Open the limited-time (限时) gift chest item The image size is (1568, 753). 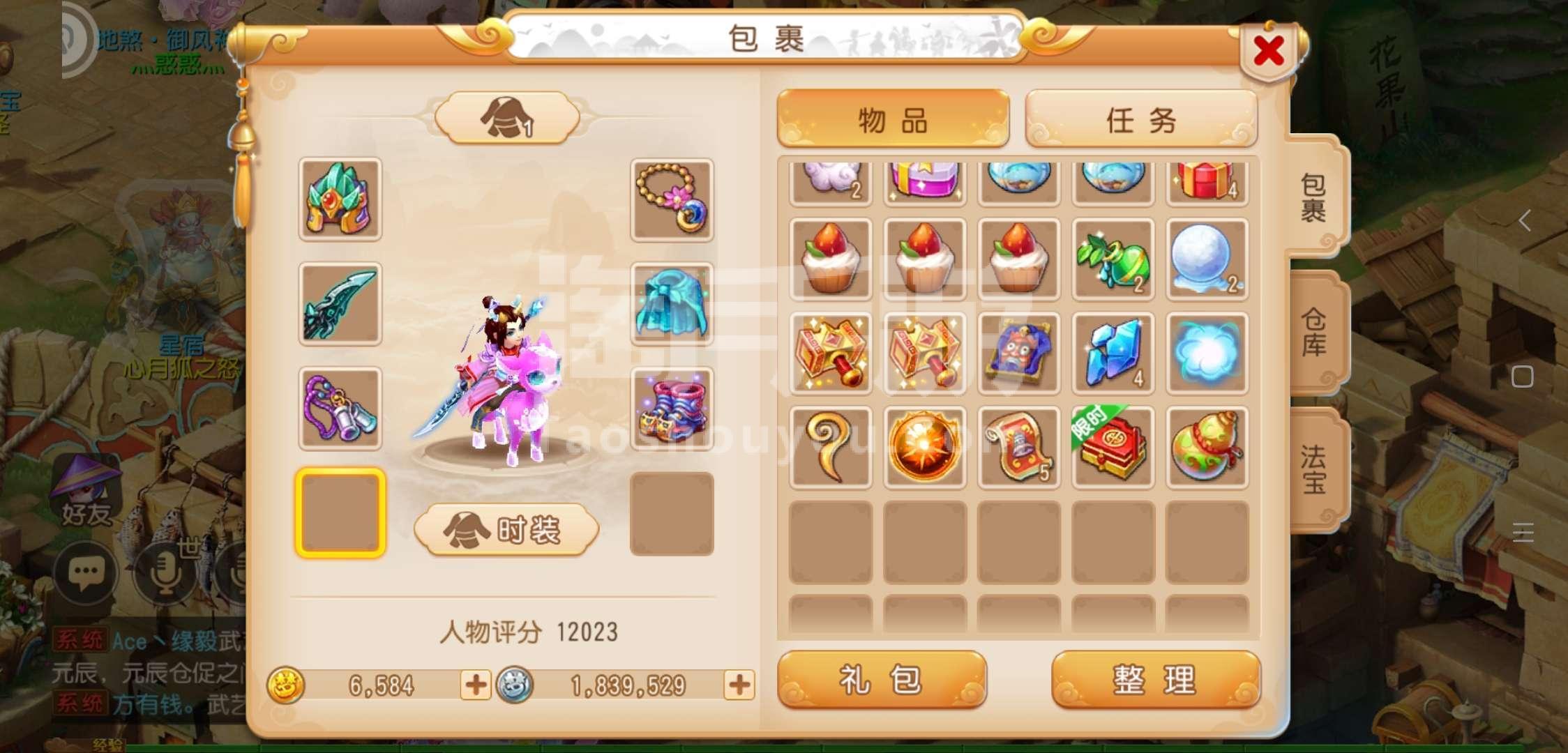tap(1112, 447)
